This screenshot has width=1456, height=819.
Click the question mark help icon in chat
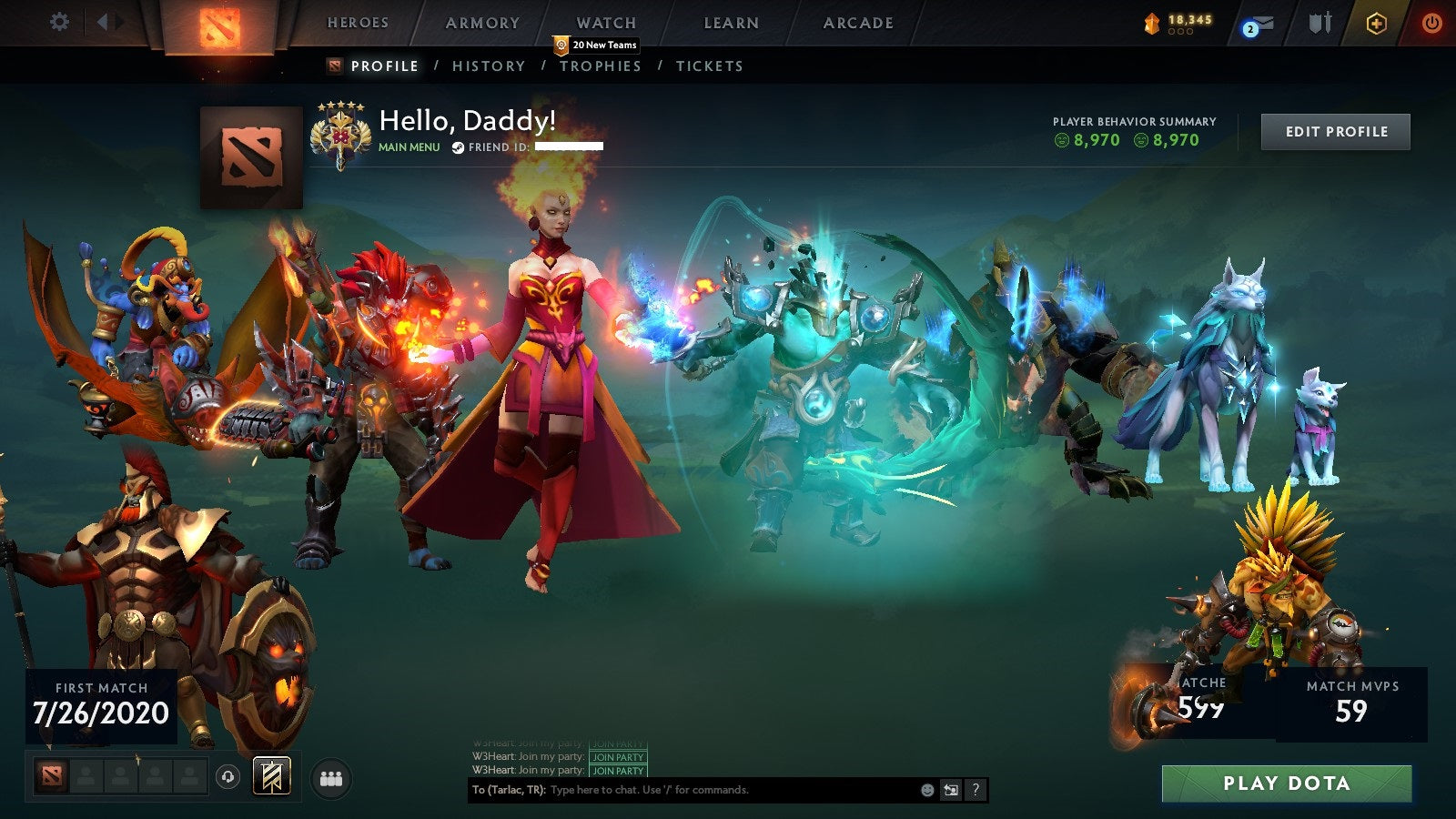click(976, 790)
